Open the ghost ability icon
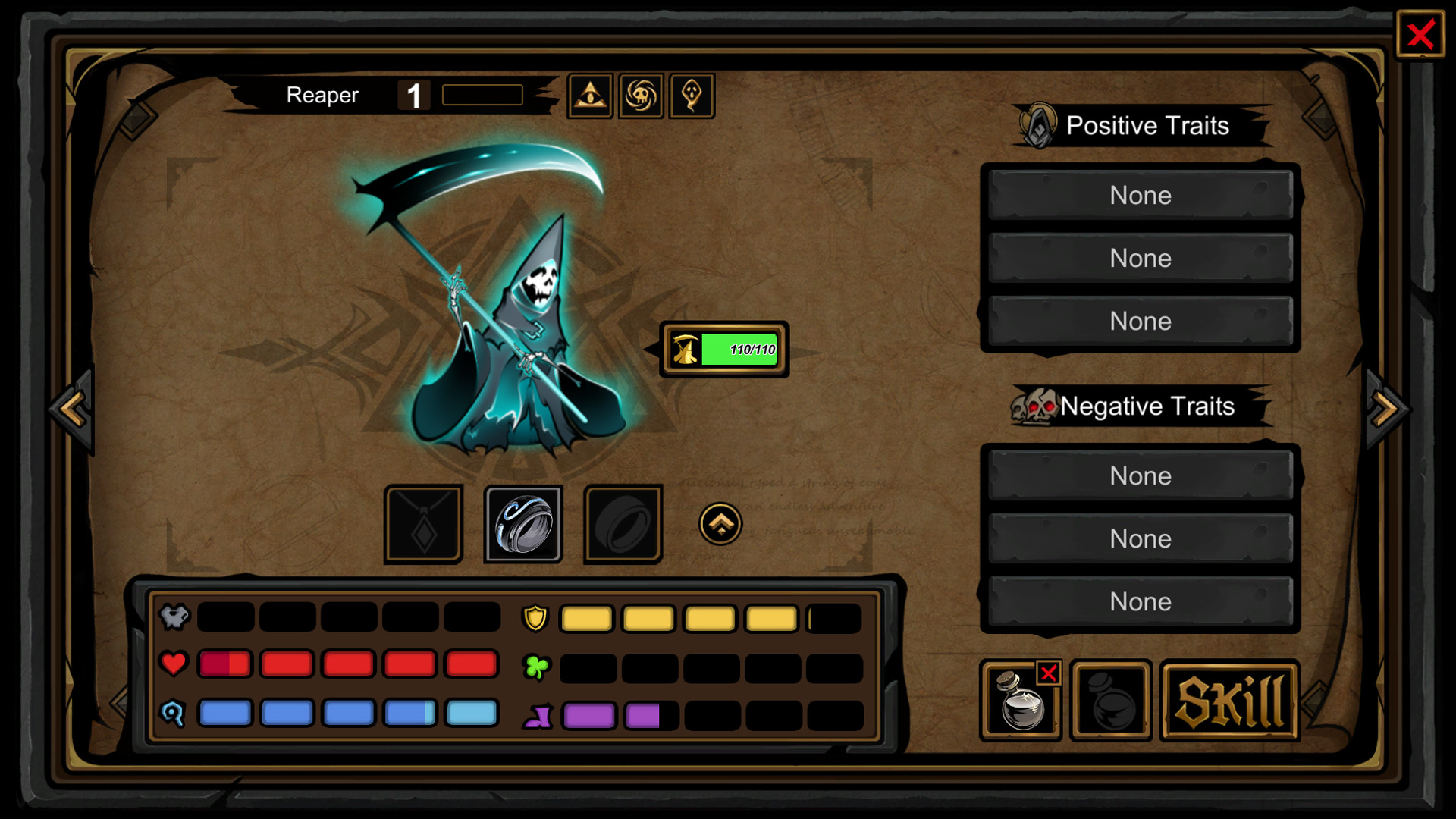Viewport: 1456px width, 819px height. coord(691,95)
